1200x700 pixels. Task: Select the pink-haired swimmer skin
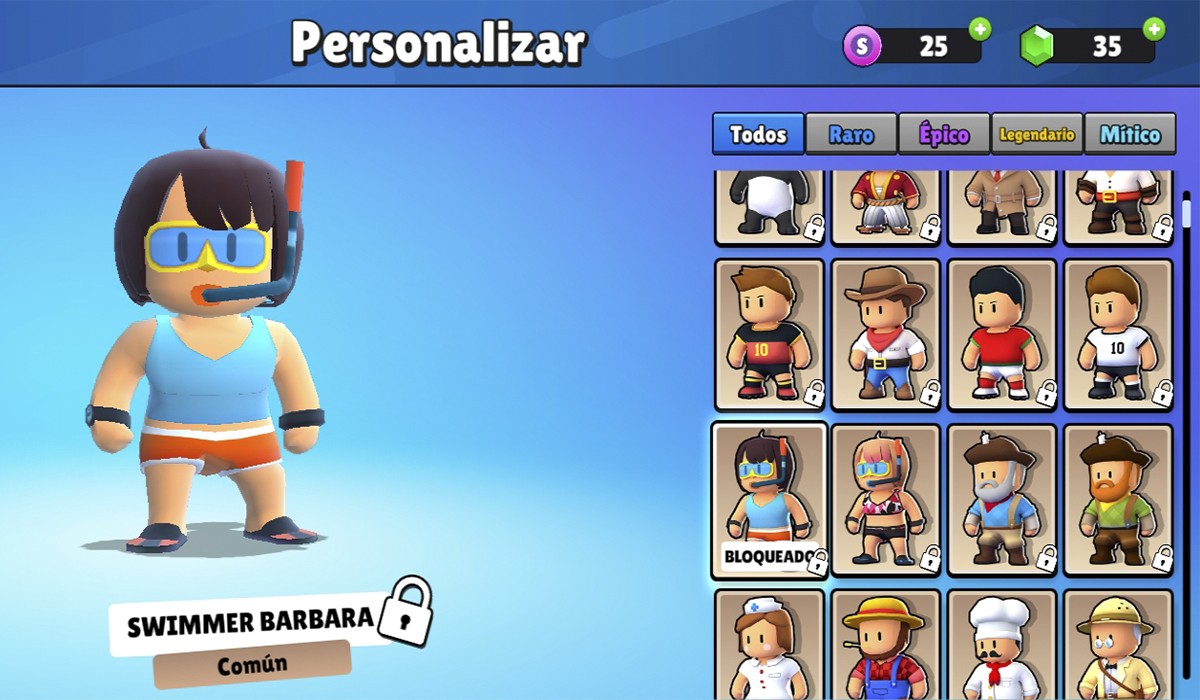tap(886, 500)
